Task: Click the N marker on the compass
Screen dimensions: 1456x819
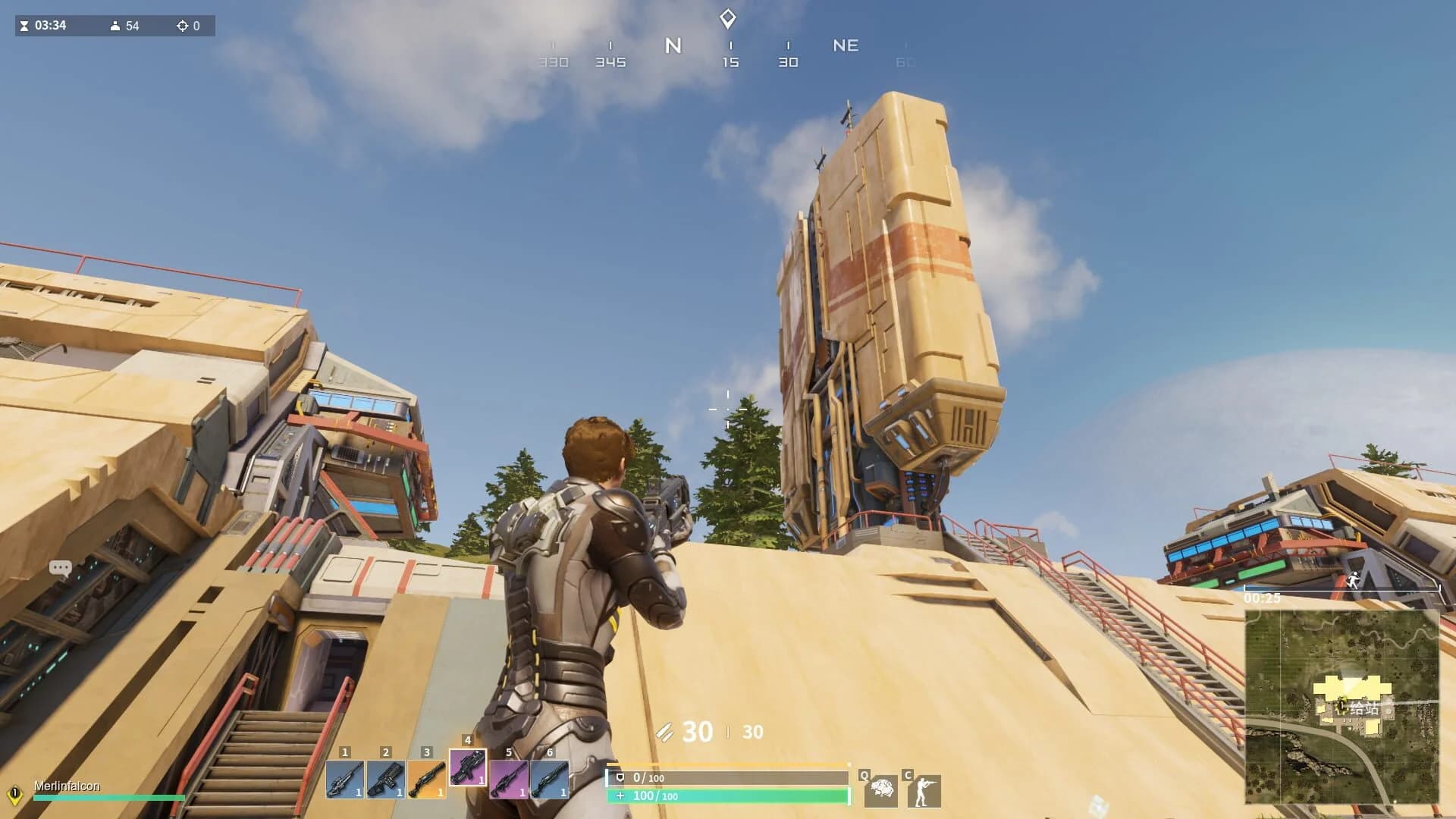Action: click(x=672, y=45)
